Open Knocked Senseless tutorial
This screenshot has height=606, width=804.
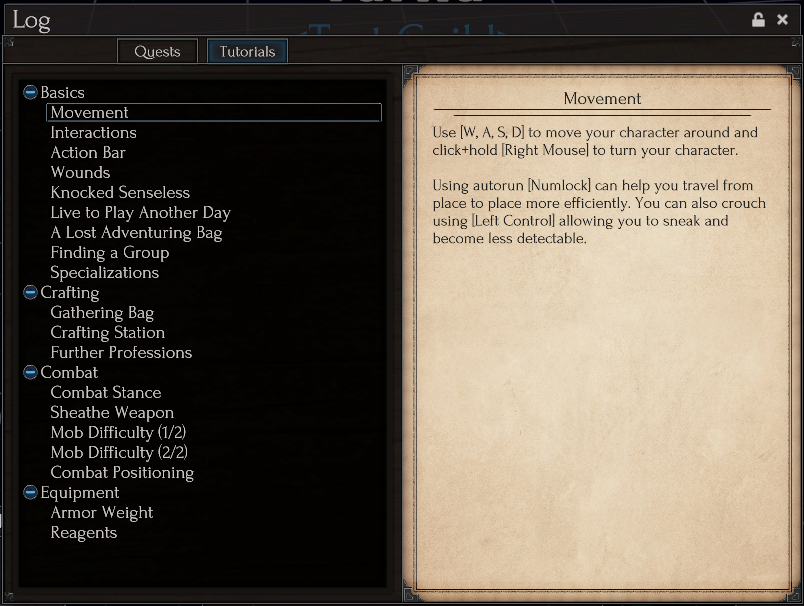120,192
